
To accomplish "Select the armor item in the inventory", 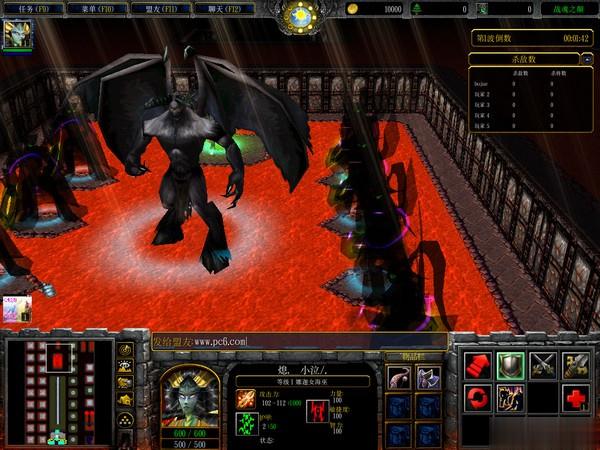I will point(428,378).
